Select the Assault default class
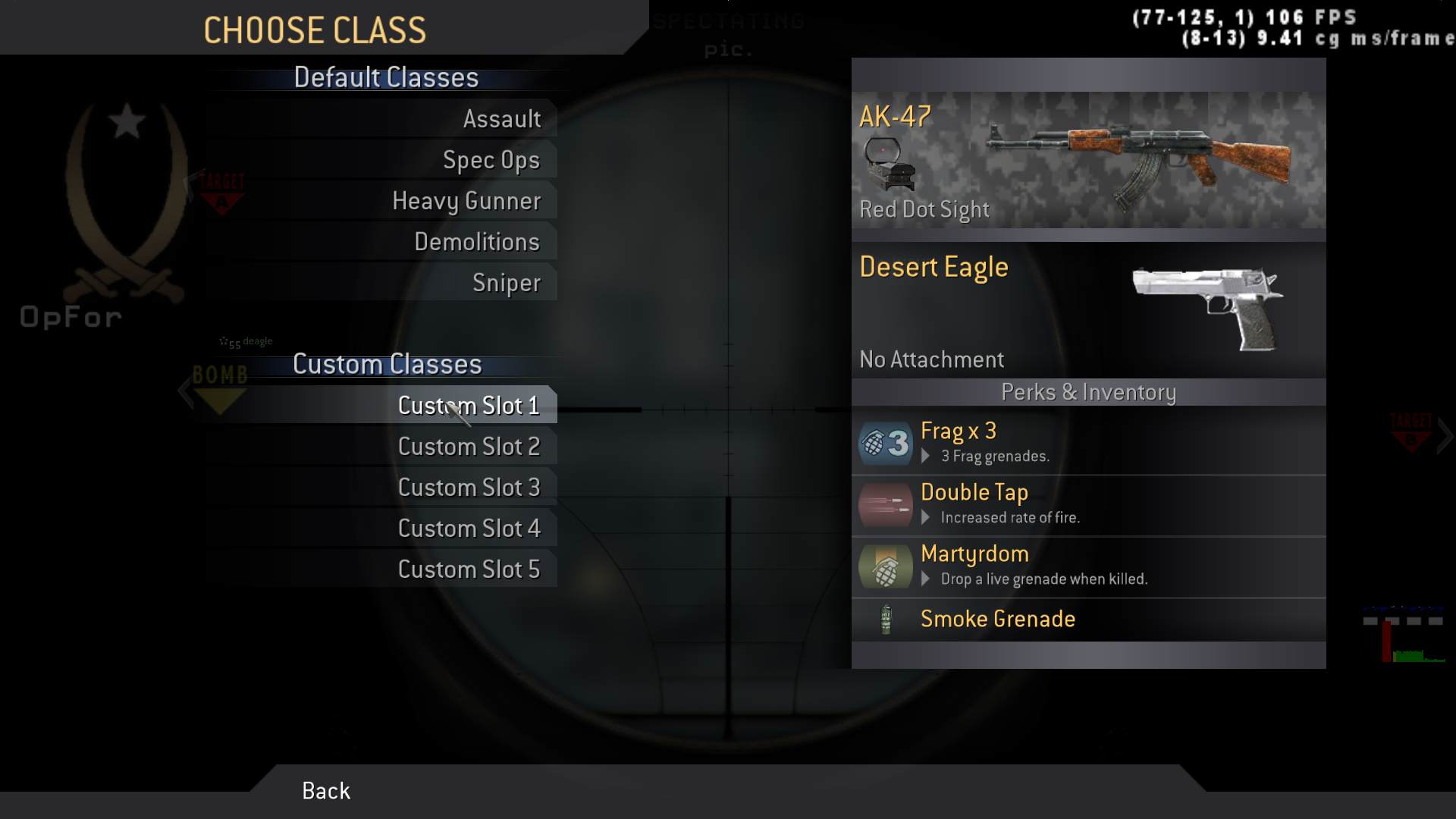Image resolution: width=1456 pixels, height=819 pixels. pyautogui.click(x=502, y=118)
